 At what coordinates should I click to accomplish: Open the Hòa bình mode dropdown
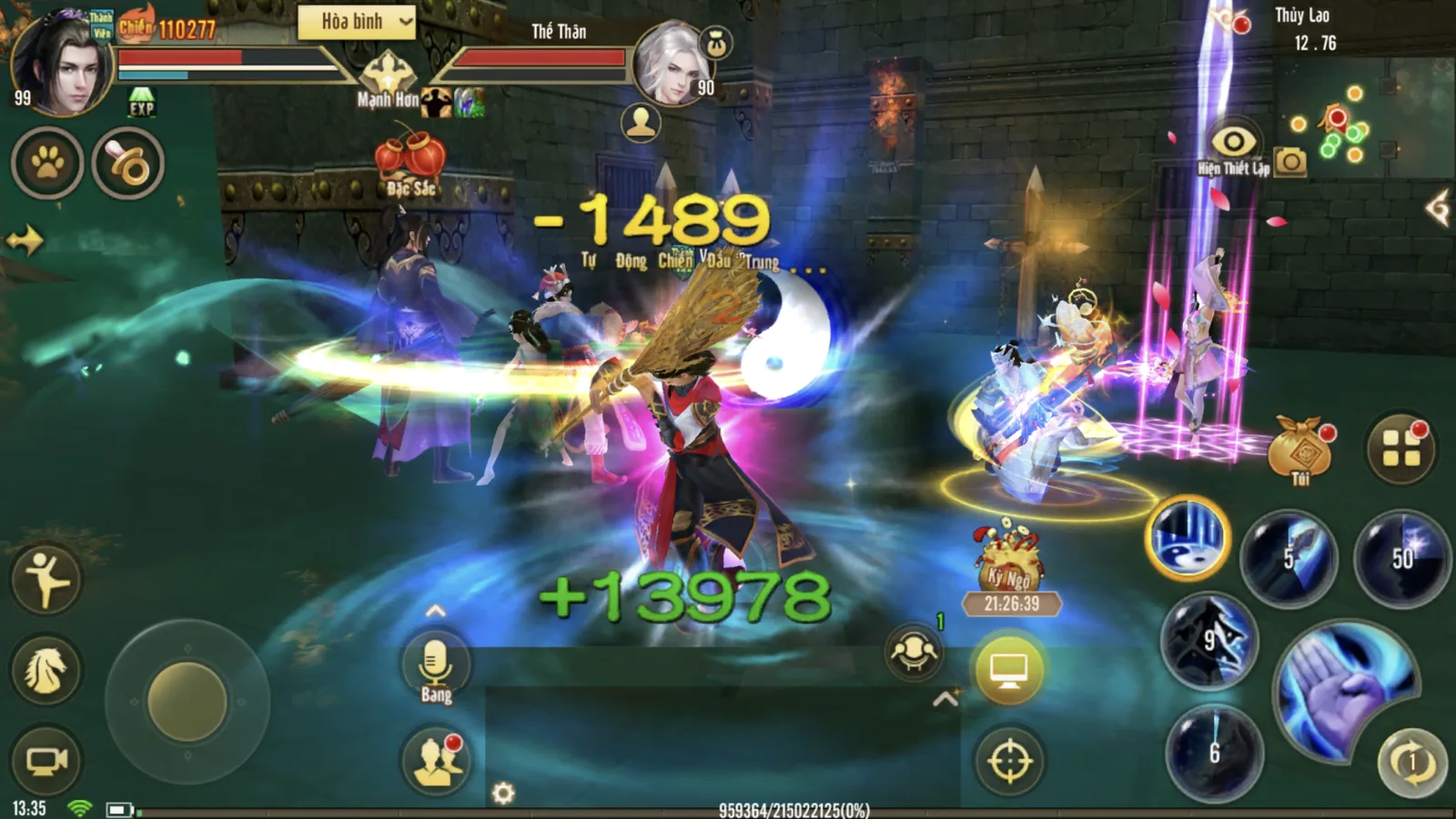357,23
